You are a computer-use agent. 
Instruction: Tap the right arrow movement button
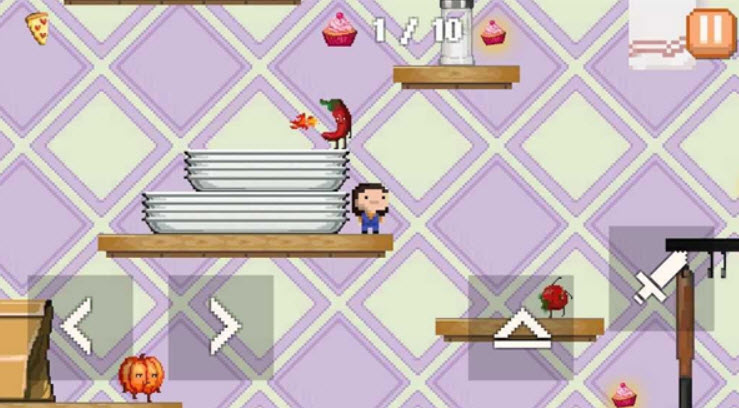pos(221,327)
